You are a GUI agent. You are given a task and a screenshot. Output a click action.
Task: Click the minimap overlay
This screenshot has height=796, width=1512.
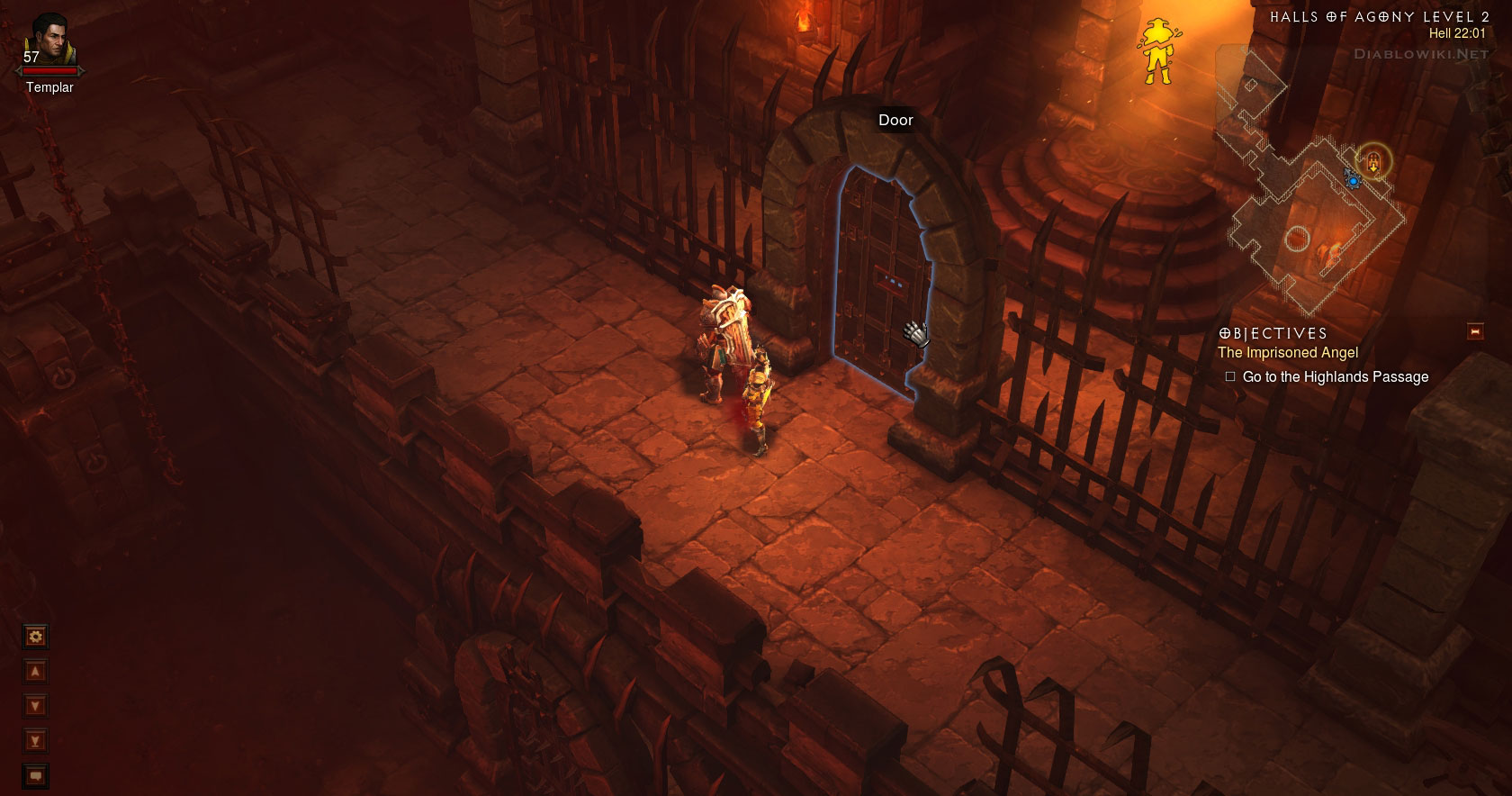1308,216
